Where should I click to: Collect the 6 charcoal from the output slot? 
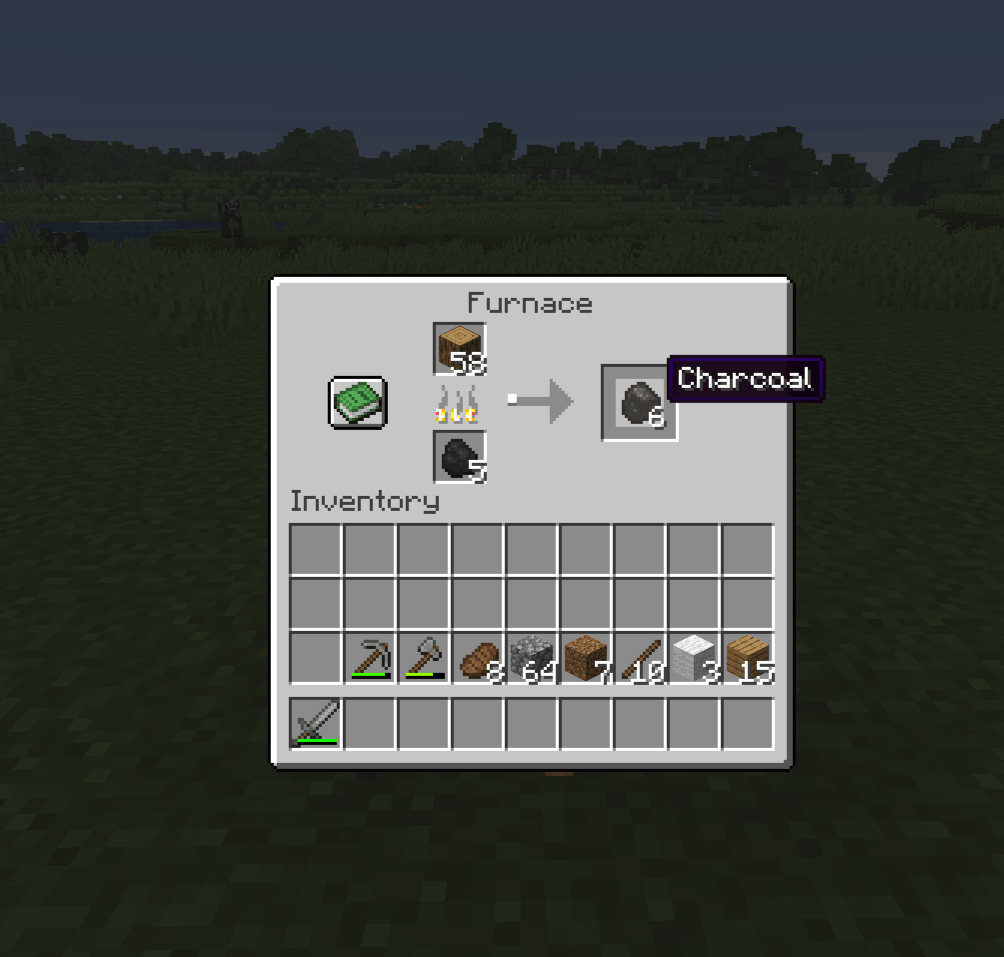(639, 402)
